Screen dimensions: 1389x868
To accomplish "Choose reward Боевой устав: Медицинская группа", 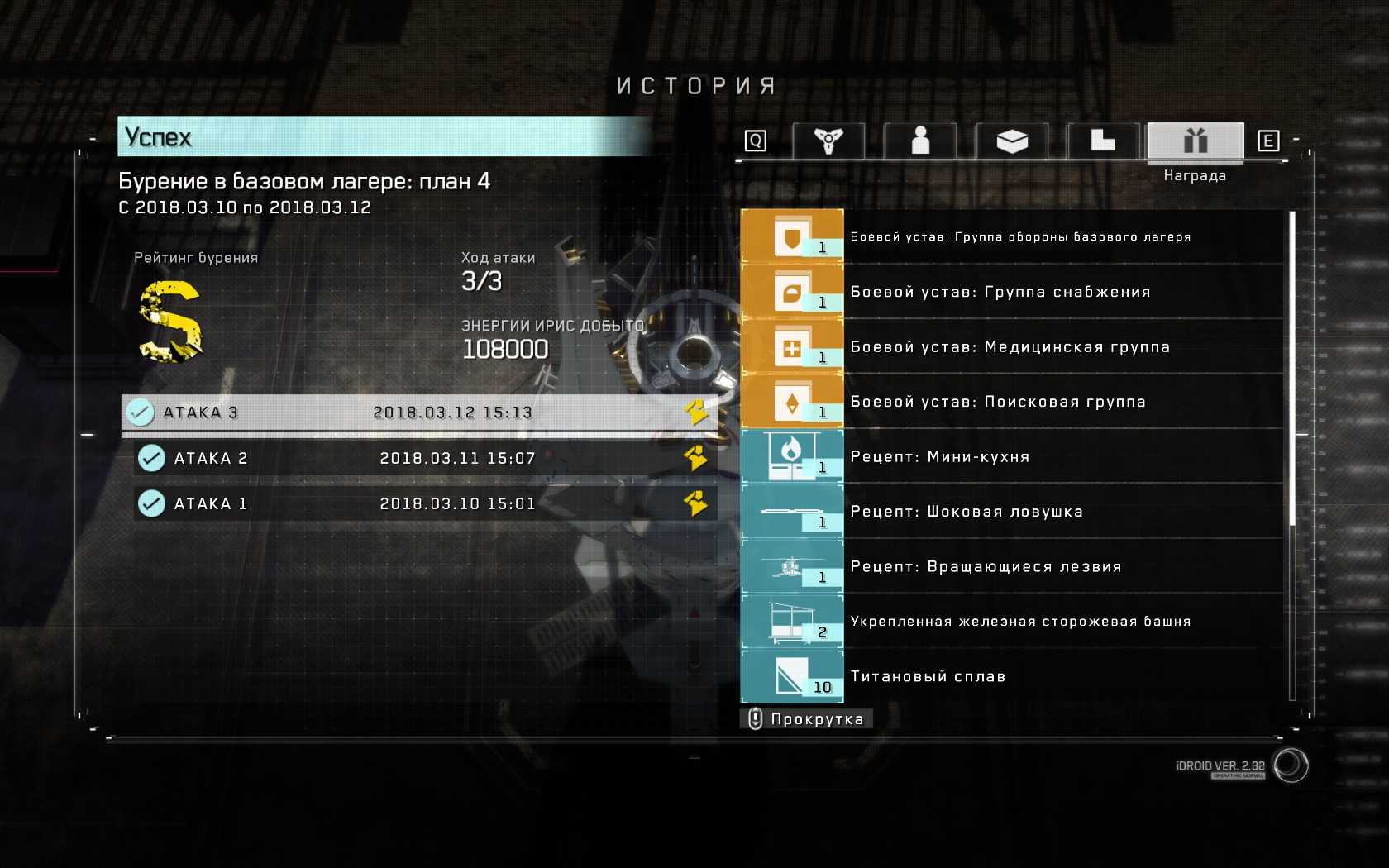I will pos(1013,347).
